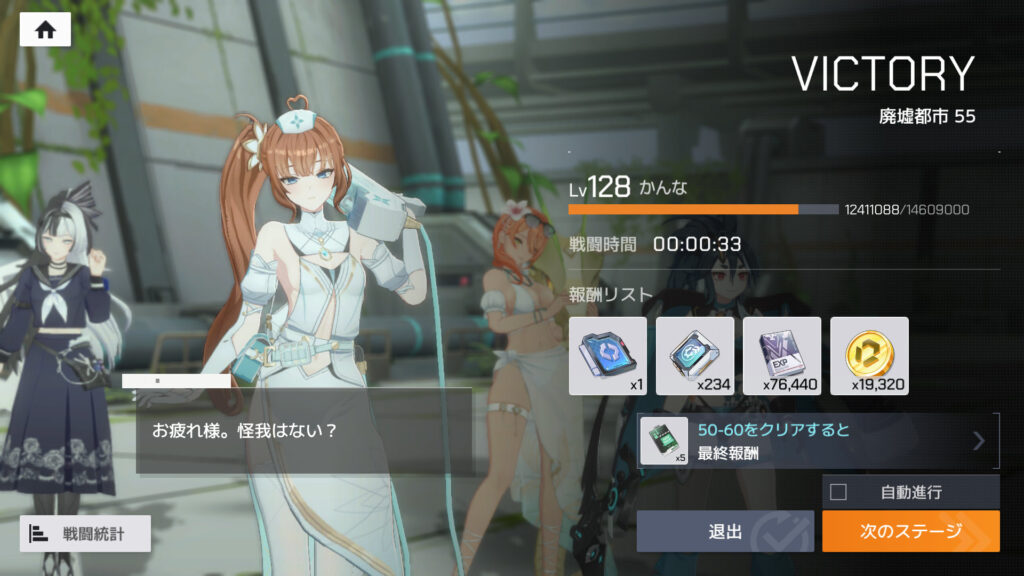
Task: Inspect the x234 reward item
Action: pyautogui.click(x=694, y=356)
